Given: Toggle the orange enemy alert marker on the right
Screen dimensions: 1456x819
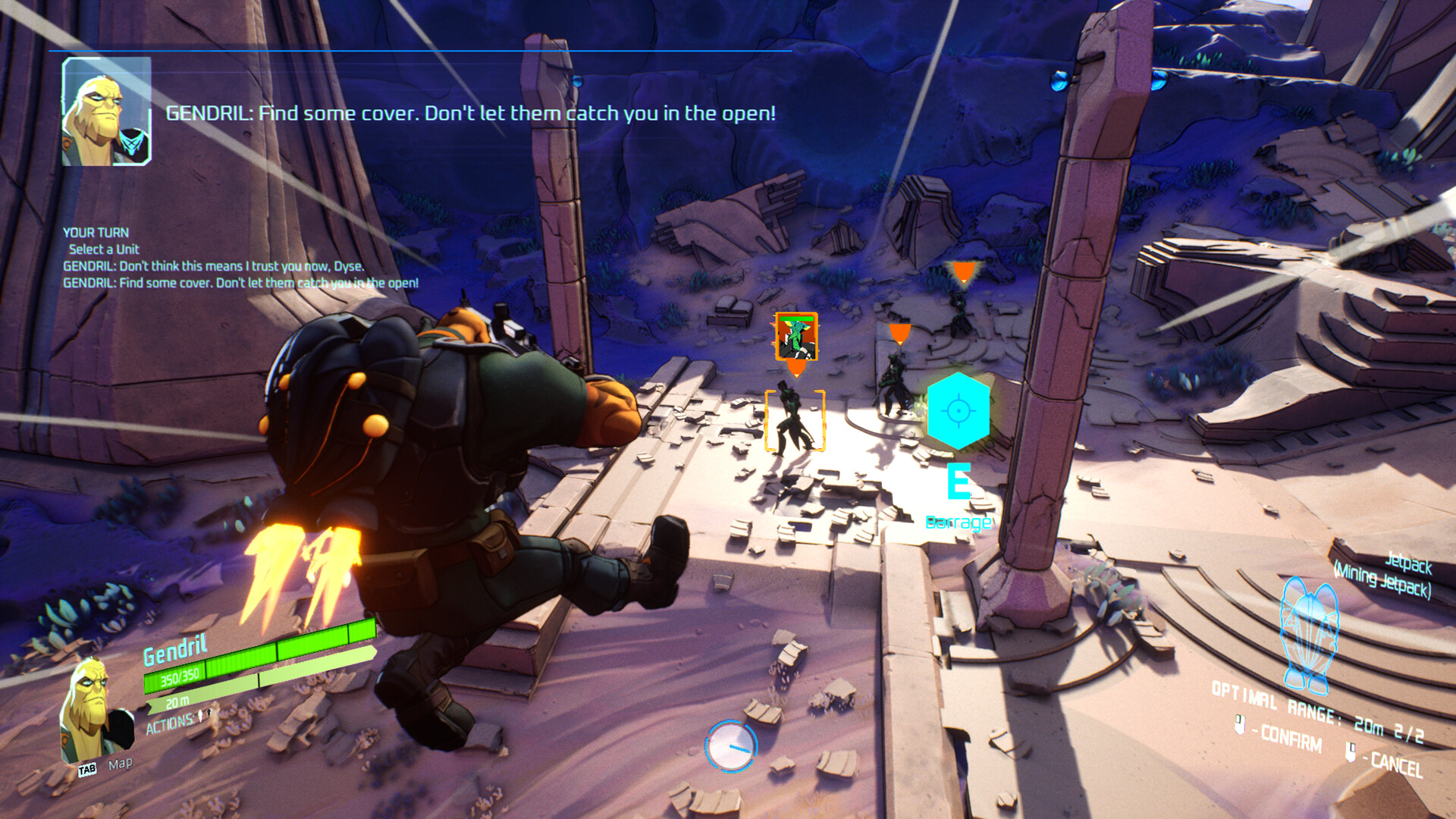Looking at the screenshot, I should point(964,271).
